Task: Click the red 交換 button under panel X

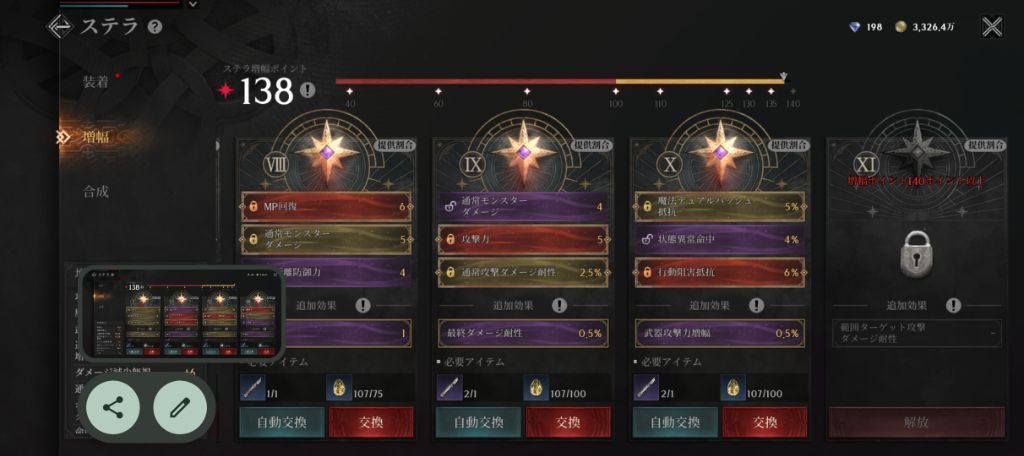Action: pos(765,422)
